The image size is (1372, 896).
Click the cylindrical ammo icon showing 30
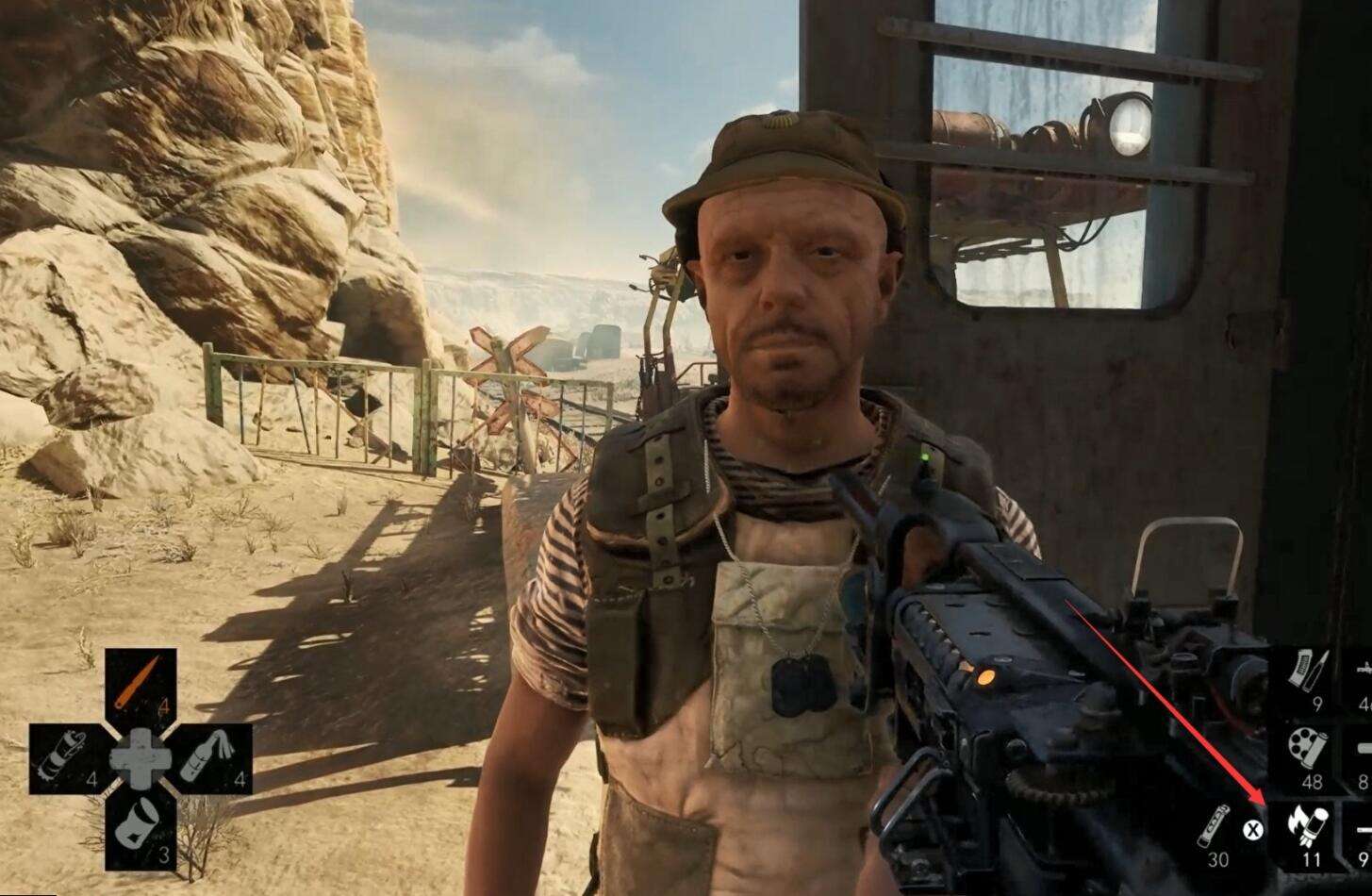click(1215, 830)
